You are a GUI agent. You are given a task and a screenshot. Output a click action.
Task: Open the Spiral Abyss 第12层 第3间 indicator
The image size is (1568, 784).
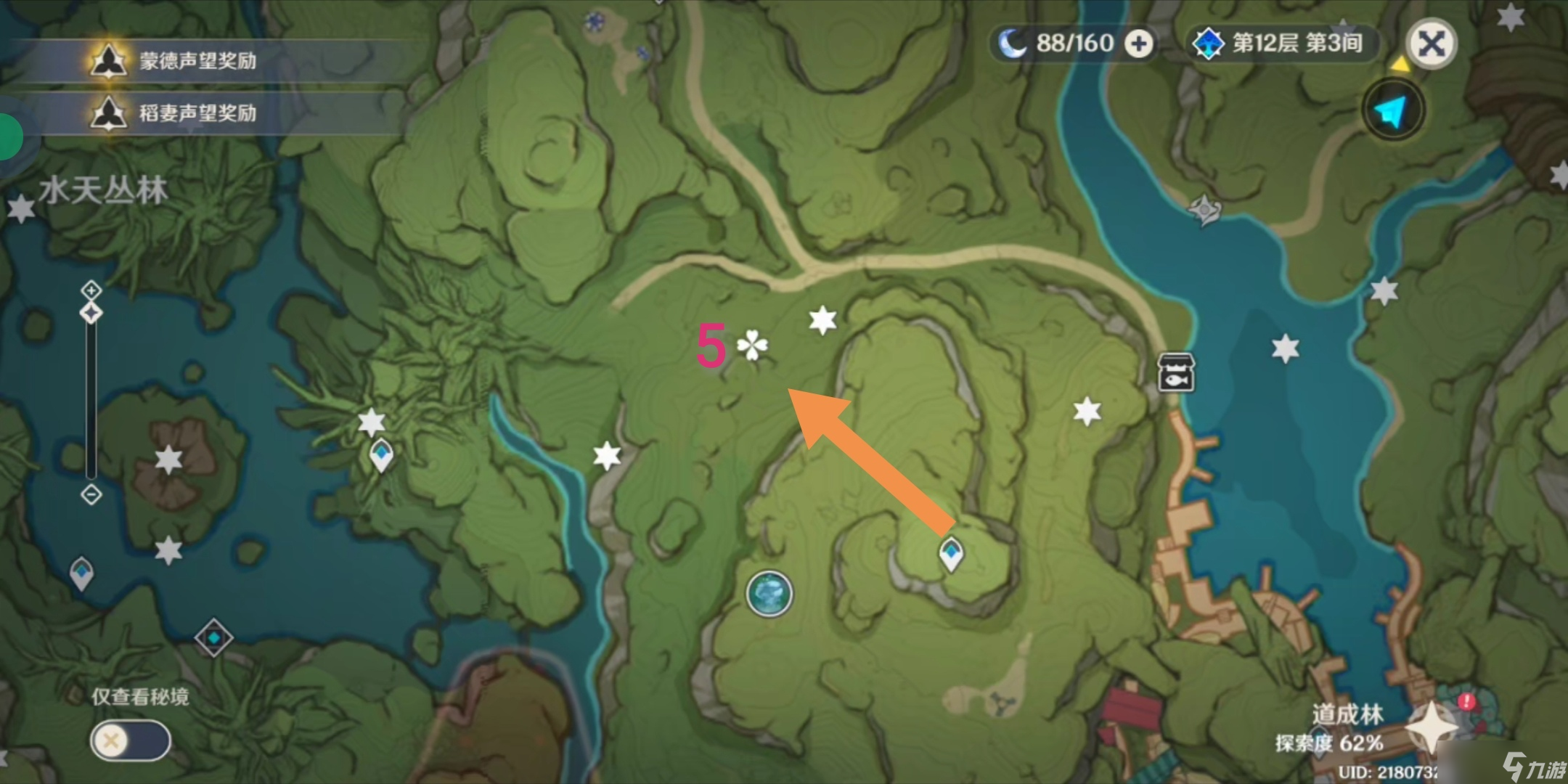[x=1282, y=44]
